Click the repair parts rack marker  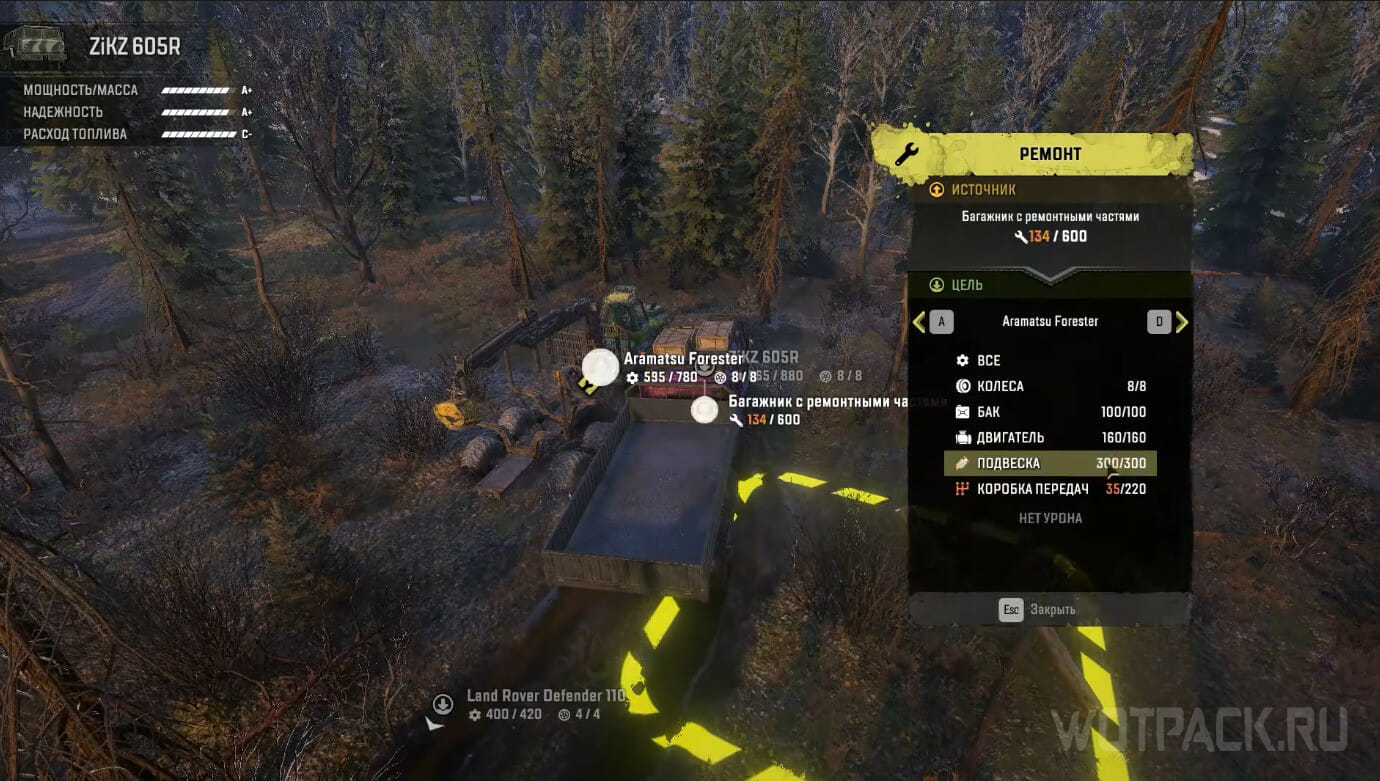point(705,410)
